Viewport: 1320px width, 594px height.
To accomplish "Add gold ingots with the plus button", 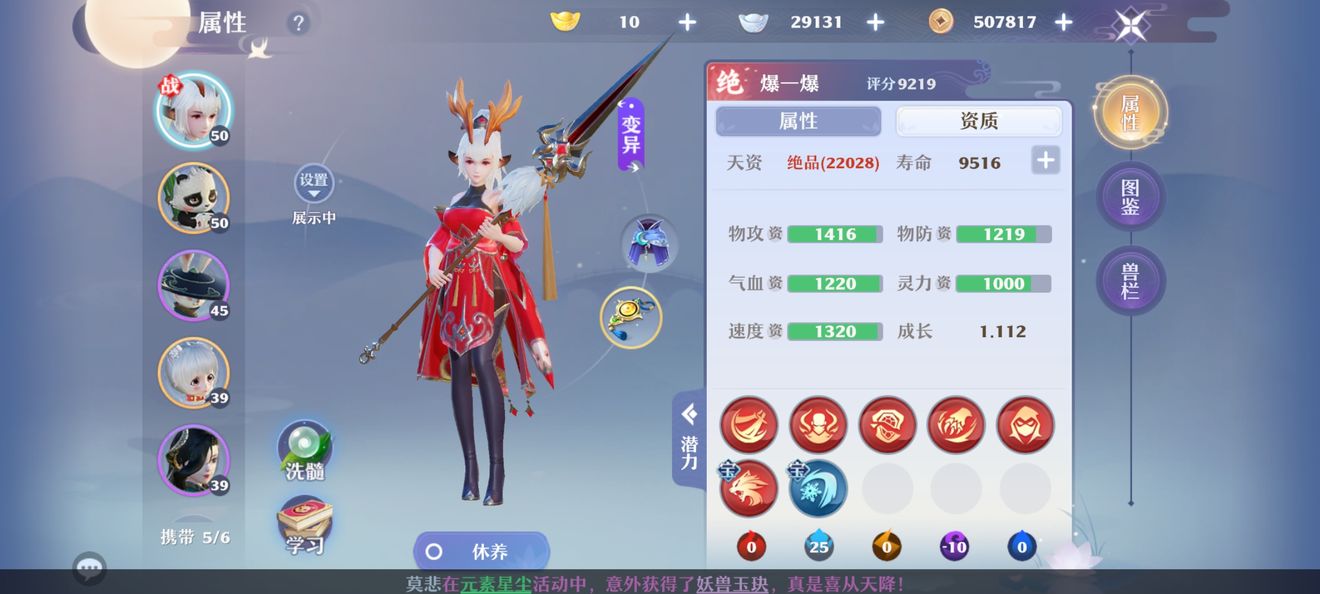I will [x=687, y=22].
